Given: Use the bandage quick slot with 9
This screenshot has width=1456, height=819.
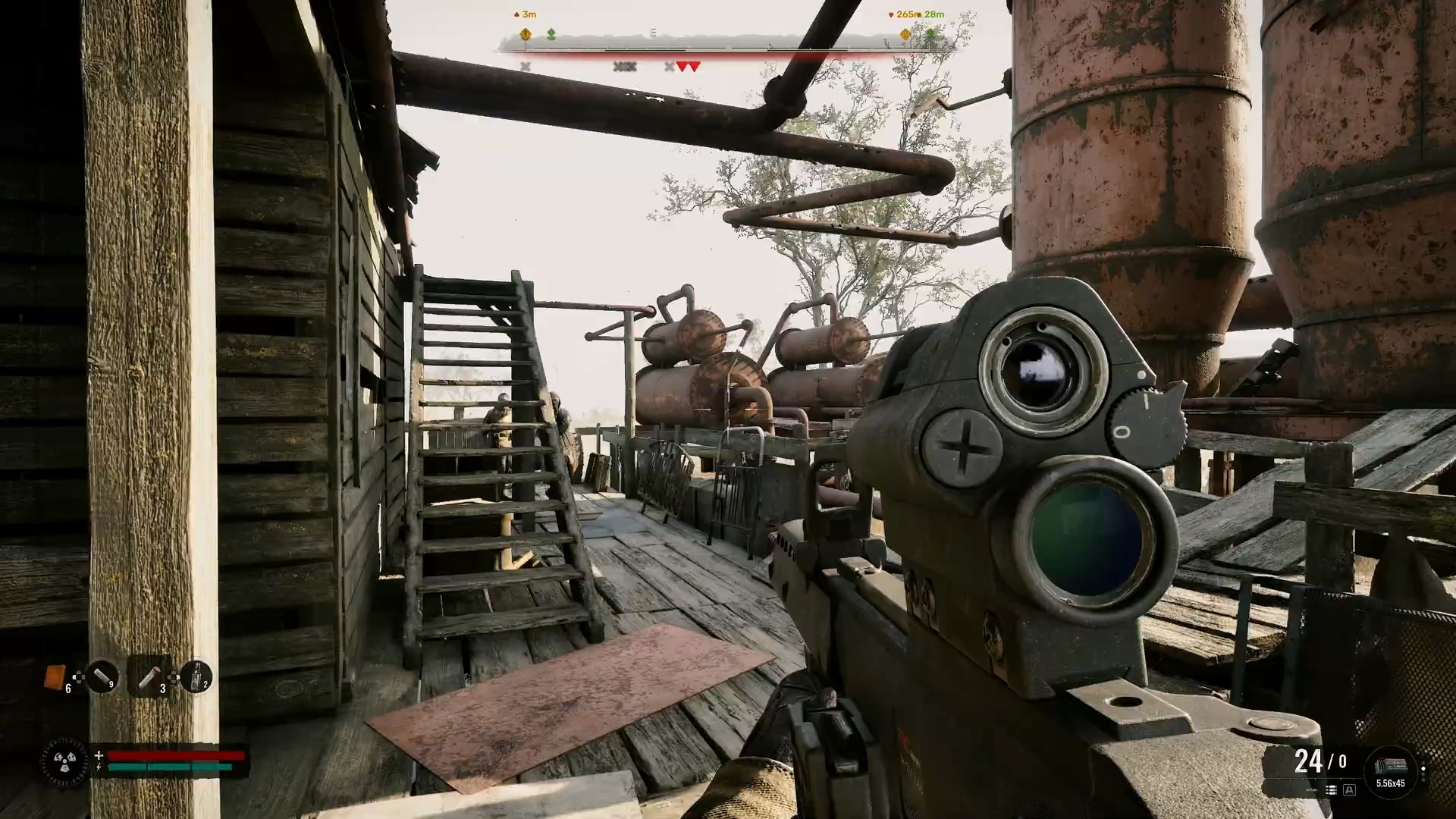Looking at the screenshot, I should pyautogui.click(x=102, y=676).
